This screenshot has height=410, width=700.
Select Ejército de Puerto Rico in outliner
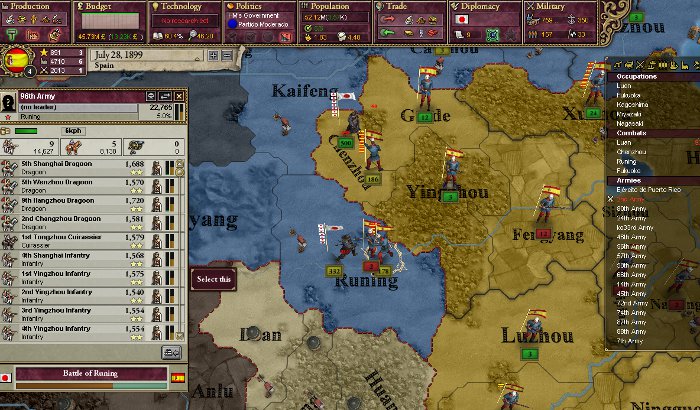tap(645, 190)
